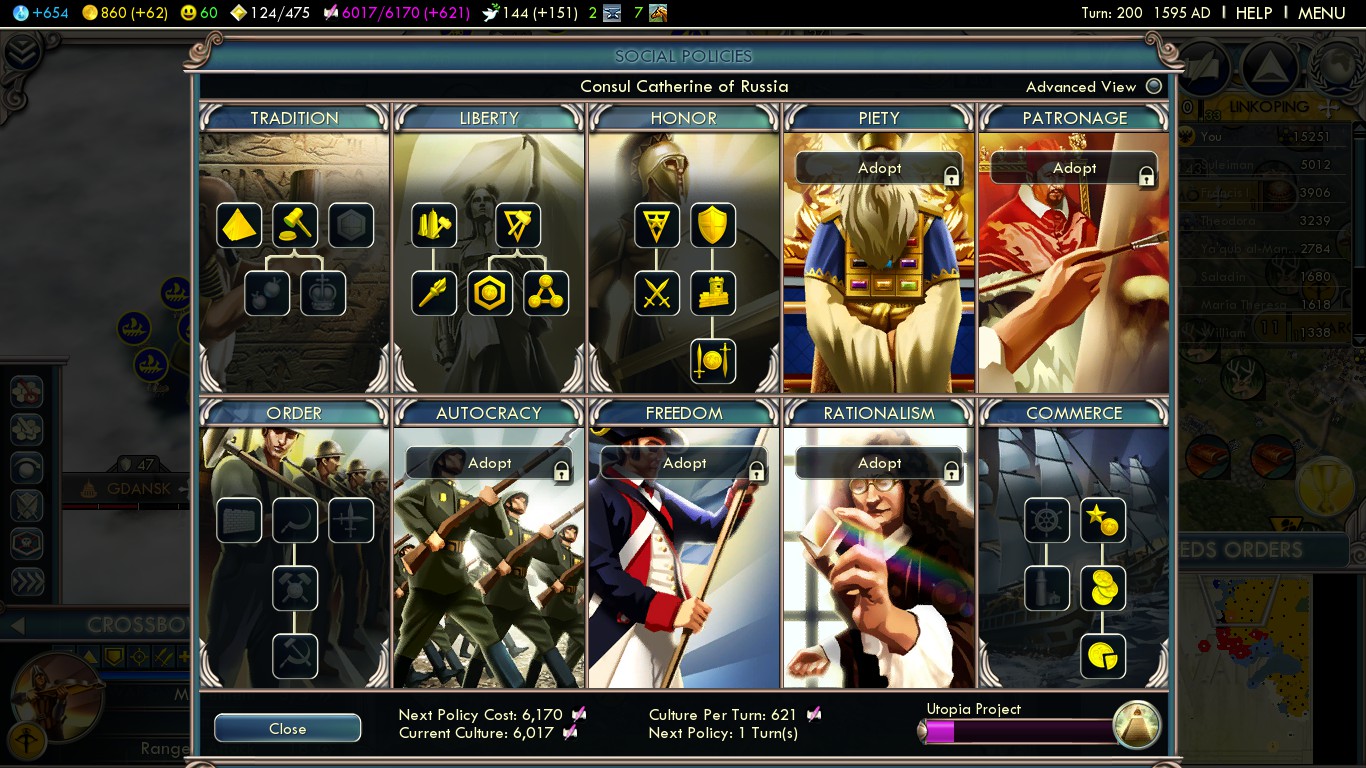Screen dimensions: 1366x768
Task: Select the ship's wheel Commerce policy
Action: (1047, 521)
